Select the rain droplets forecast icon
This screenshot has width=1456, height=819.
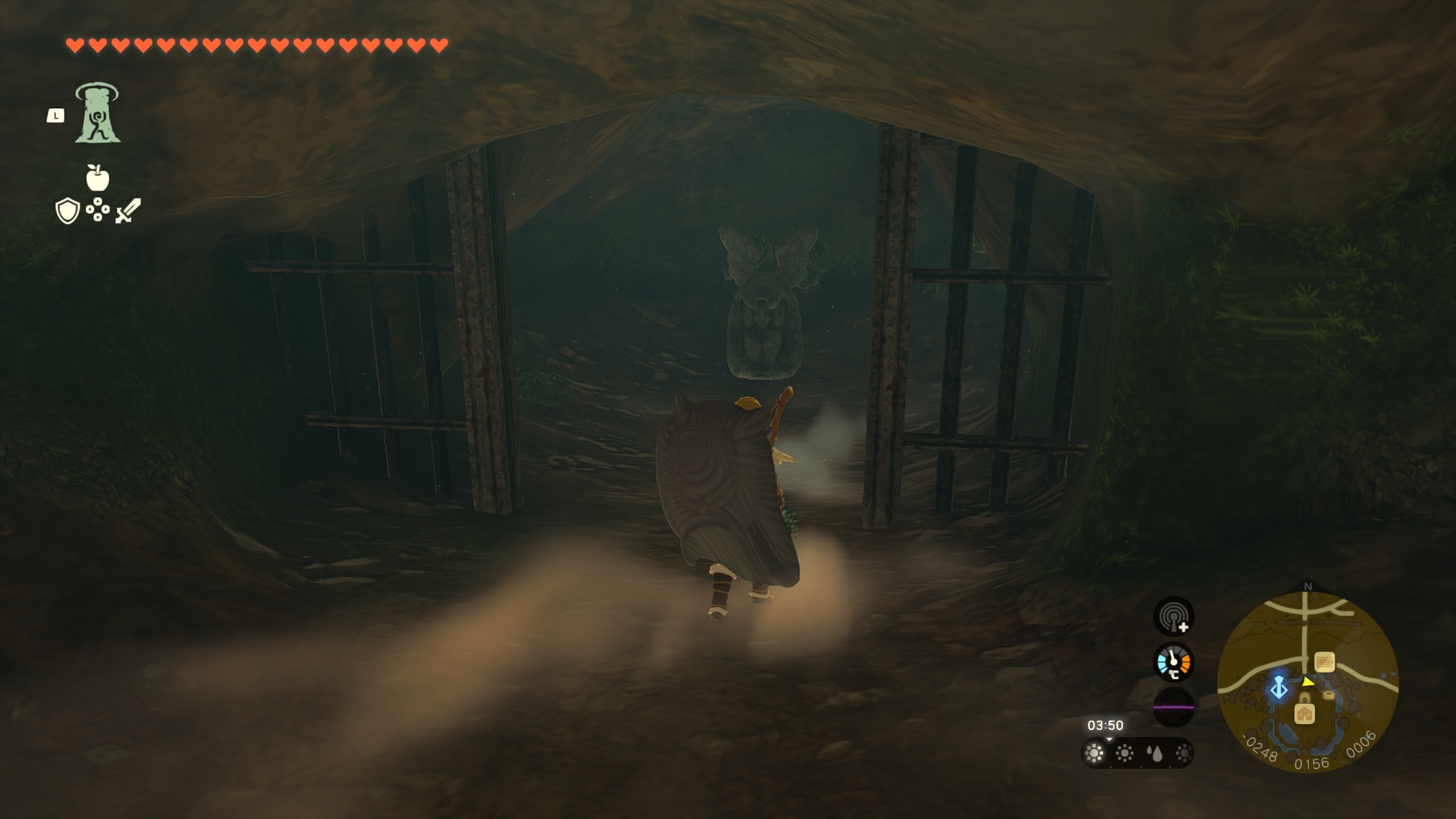coord(1154,753)
